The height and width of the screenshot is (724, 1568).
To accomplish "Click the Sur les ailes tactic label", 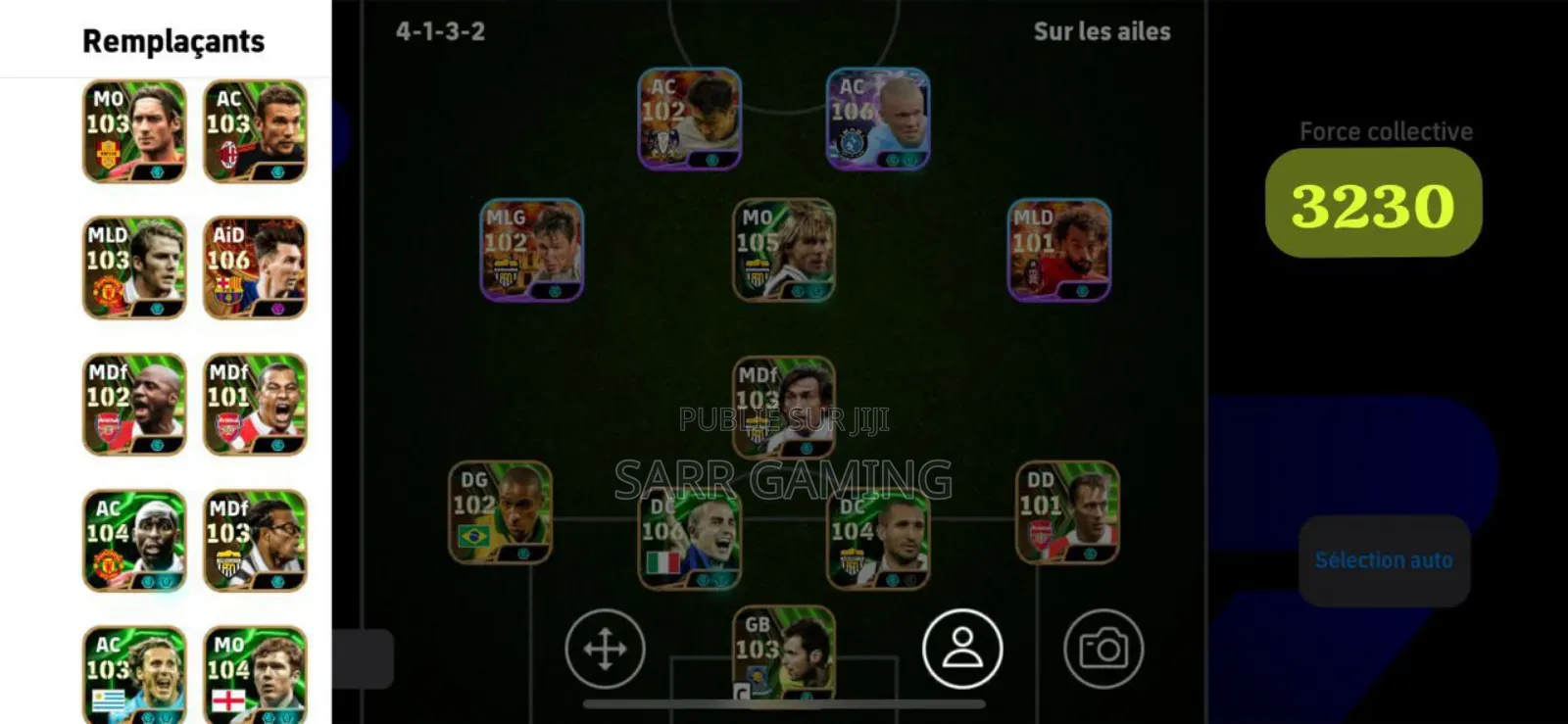I will click(x=1100, y=30).
